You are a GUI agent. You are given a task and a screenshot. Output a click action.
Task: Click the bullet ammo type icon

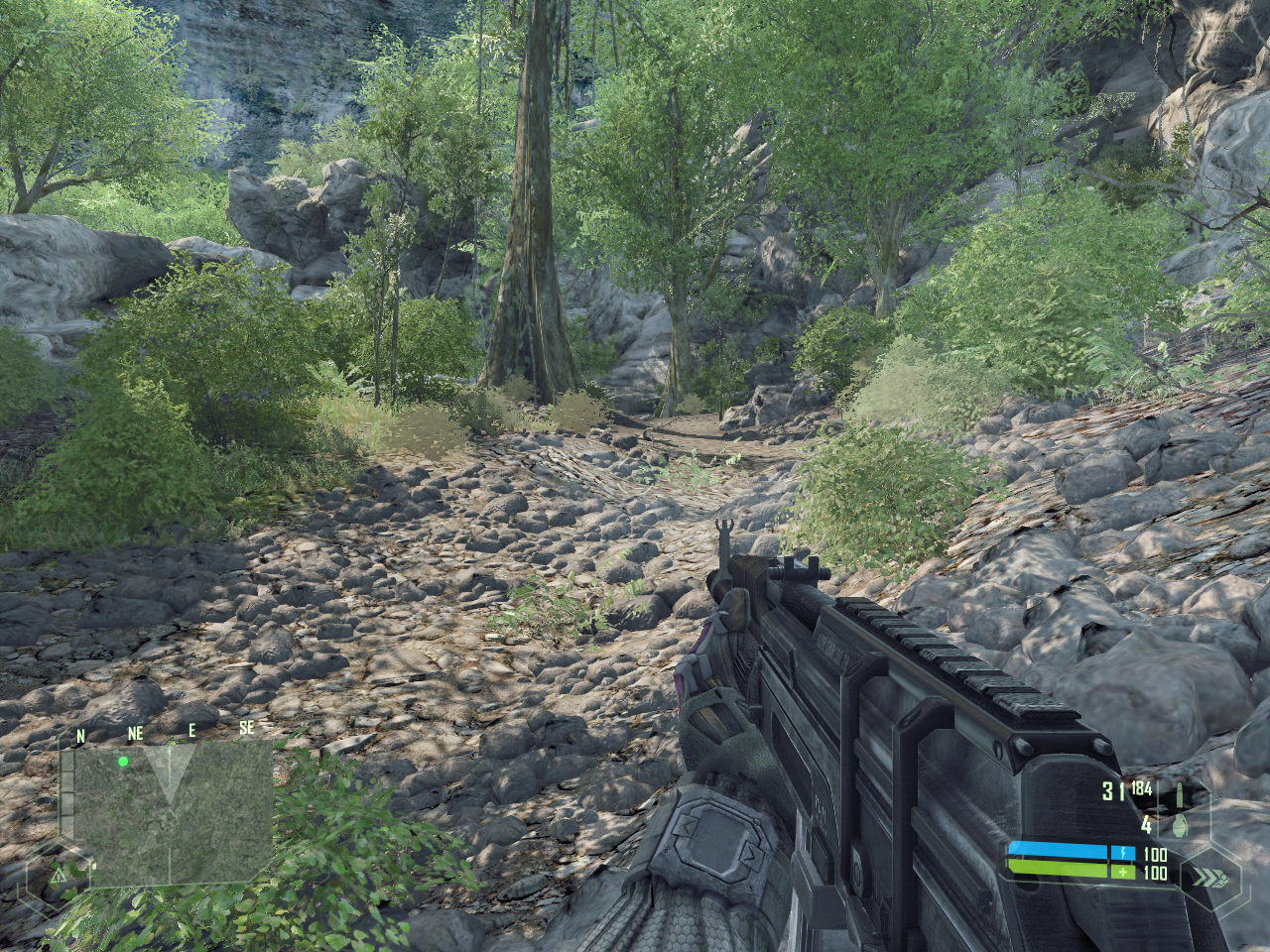tap(1179, 793)
